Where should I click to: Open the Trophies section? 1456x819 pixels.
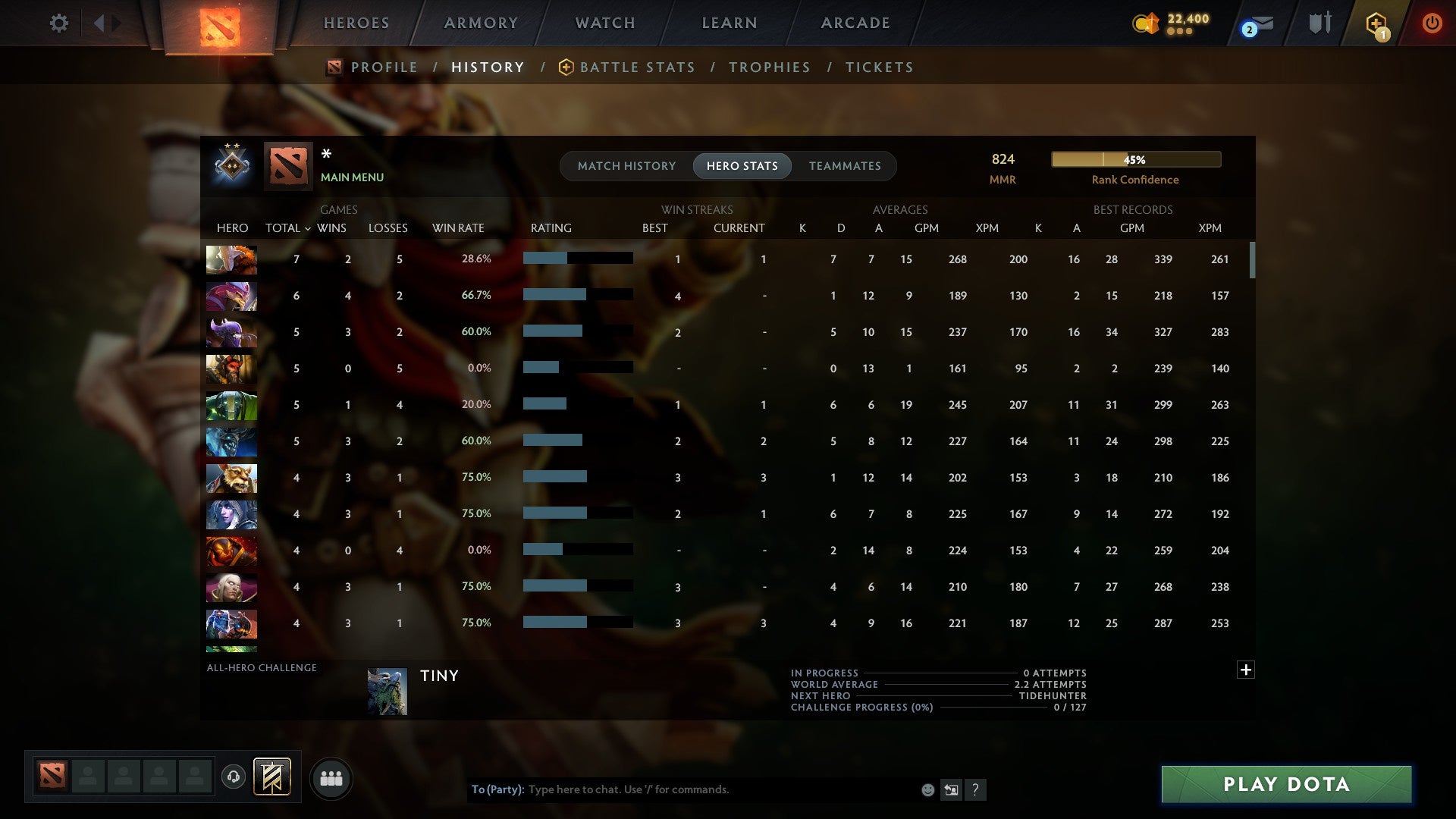click(769, 67)
